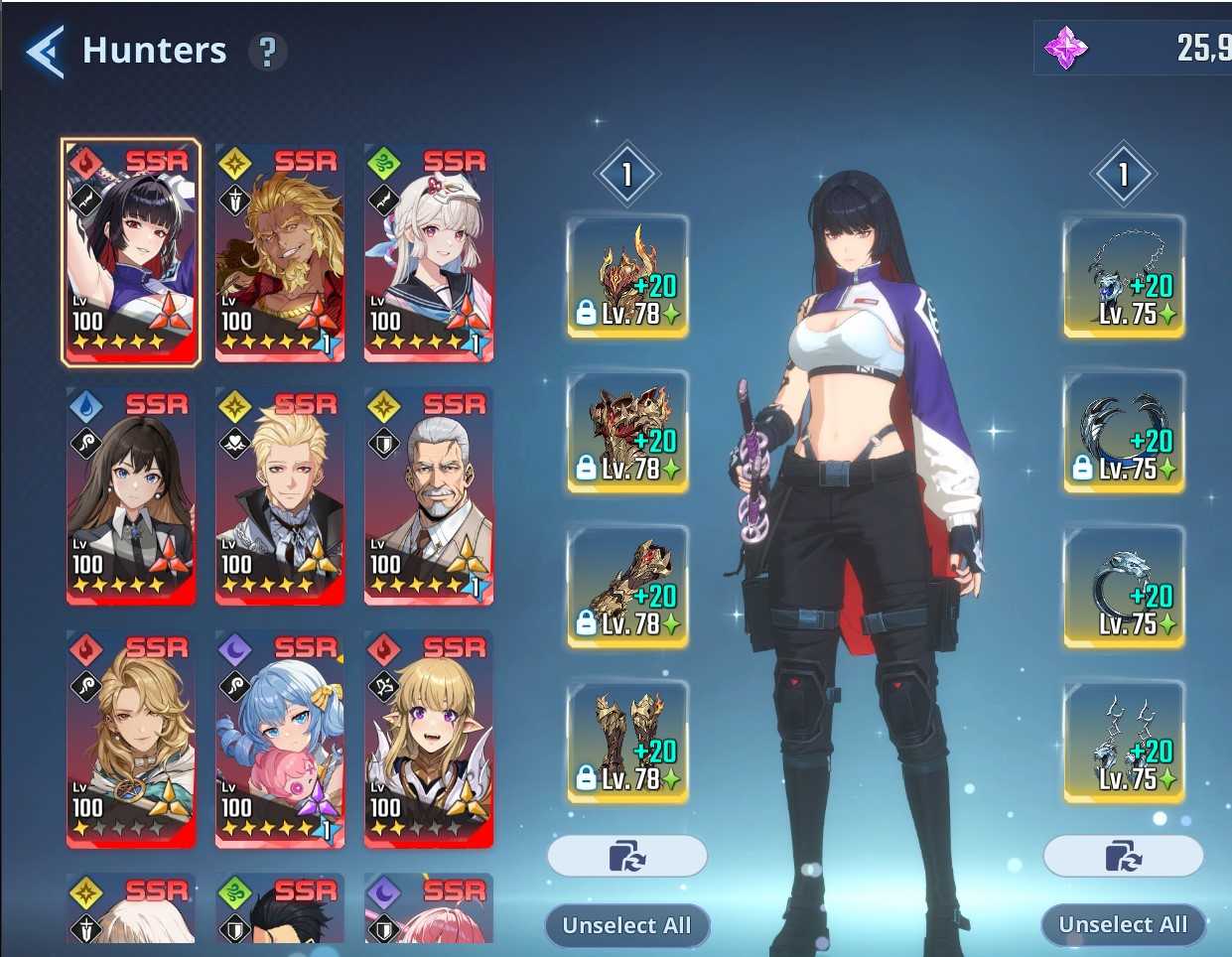The width and height of the screenshot is (1232, 957).
Task: Click Unselect All under the armor column
Action: pos(626,925)
